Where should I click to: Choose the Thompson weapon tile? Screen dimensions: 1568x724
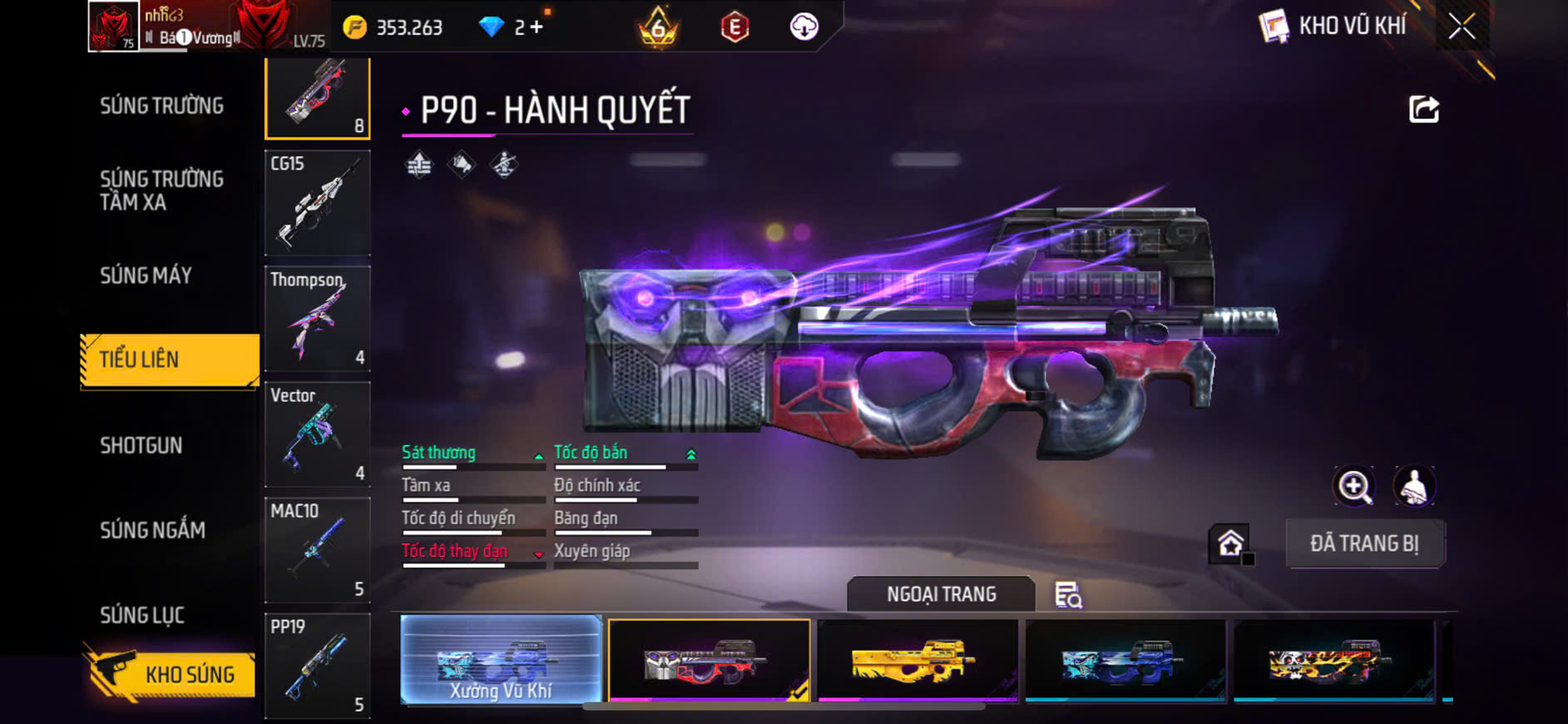click(317, 318)
